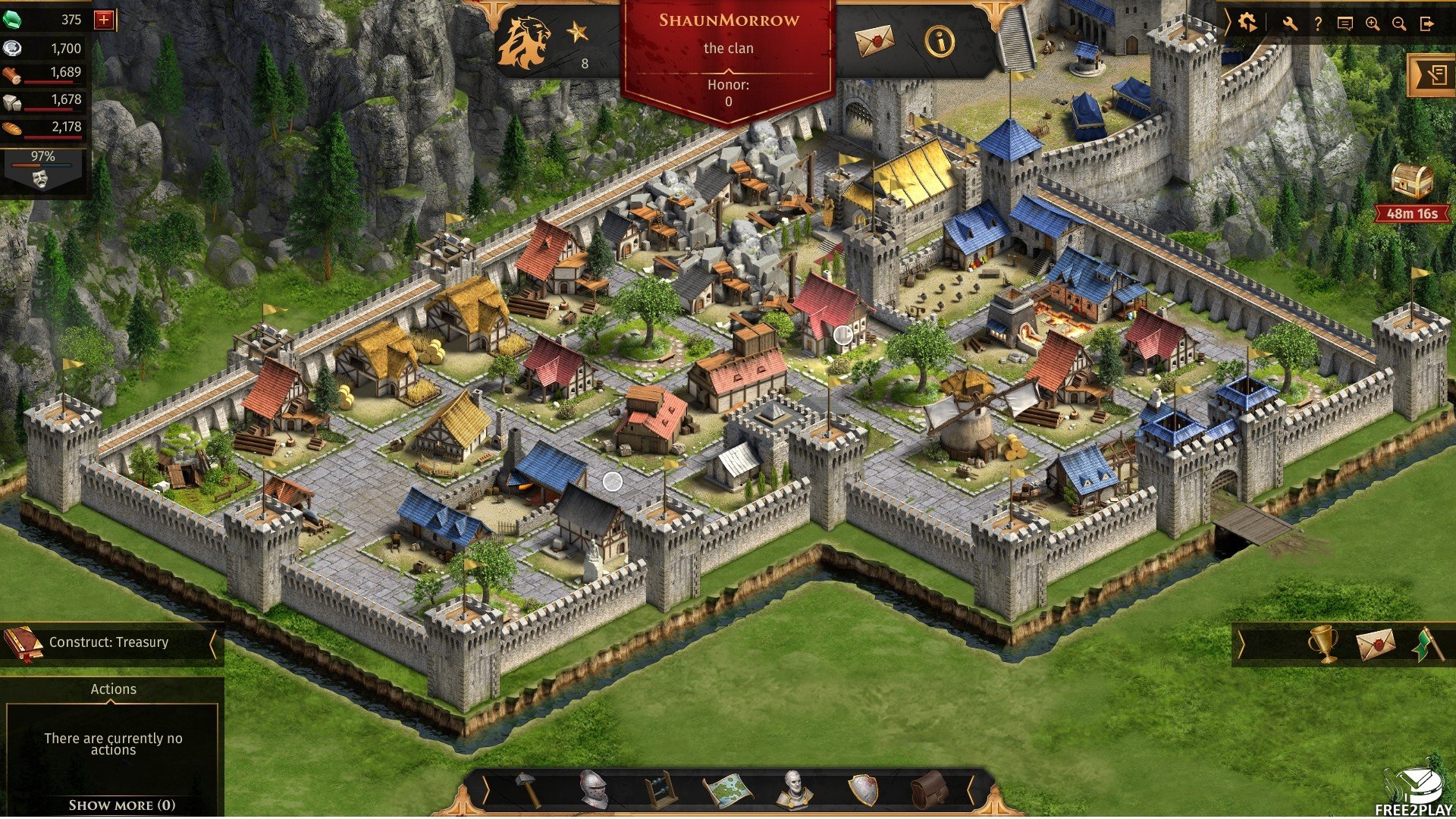The width and height of the screenshot is (1456, 819).
Task: Open the world map scroll icon
Action: click(727, 789)
